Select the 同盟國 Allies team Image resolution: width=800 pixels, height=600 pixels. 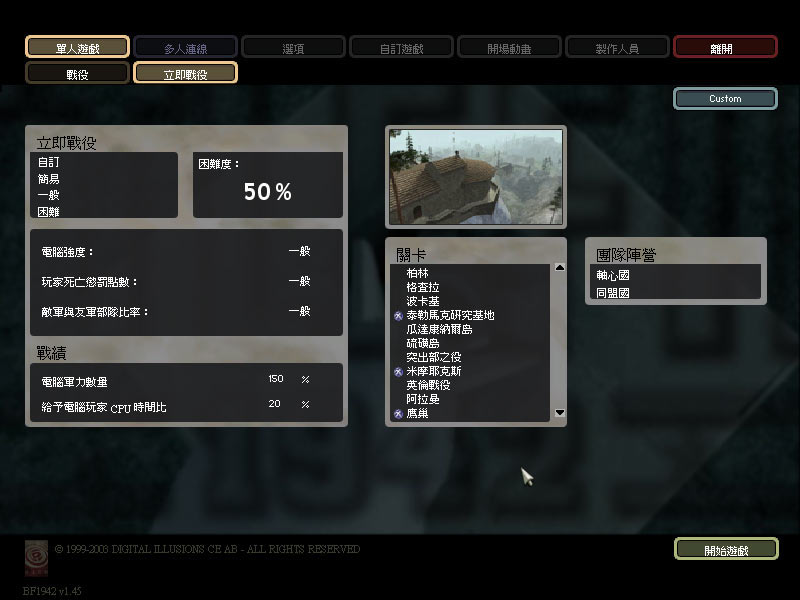[613, 293]
